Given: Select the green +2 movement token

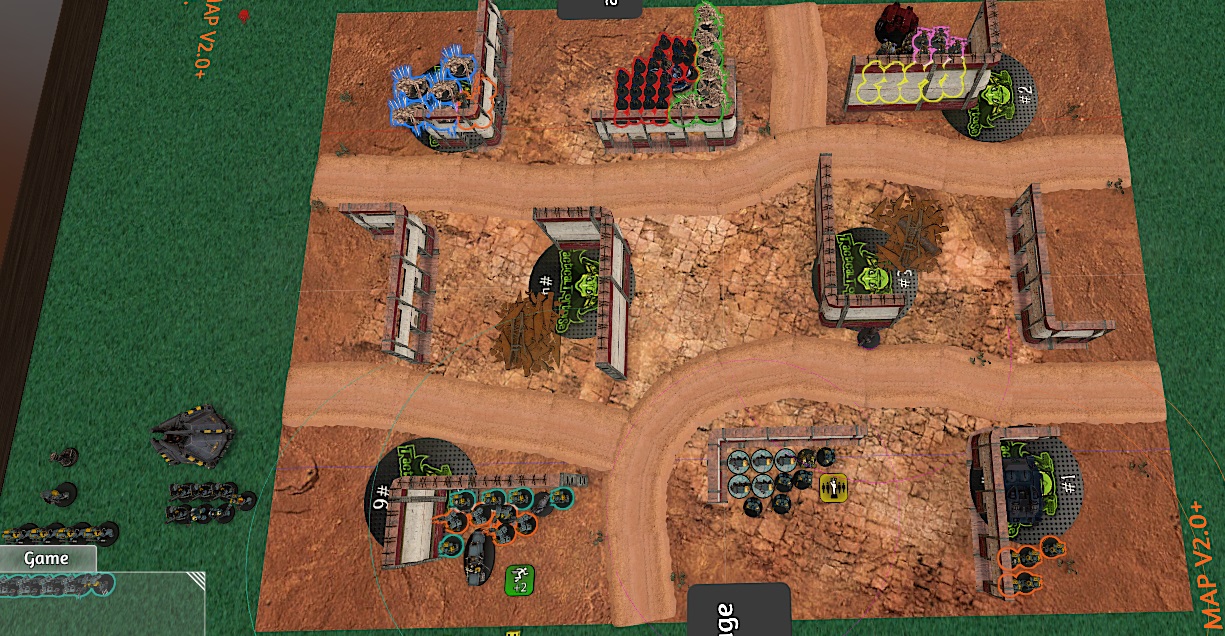Looking at the screenshot, I should (x=519, y=579).
